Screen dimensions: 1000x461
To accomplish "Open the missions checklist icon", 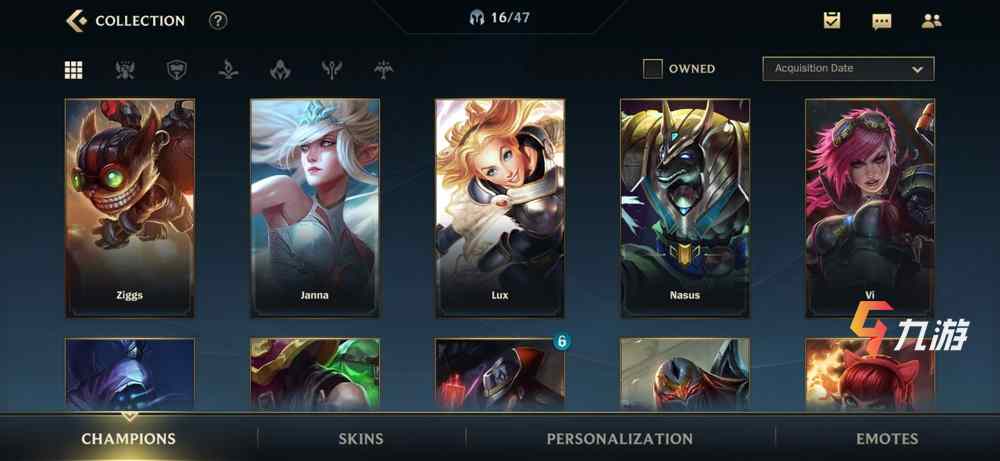I will pos(832,20).
